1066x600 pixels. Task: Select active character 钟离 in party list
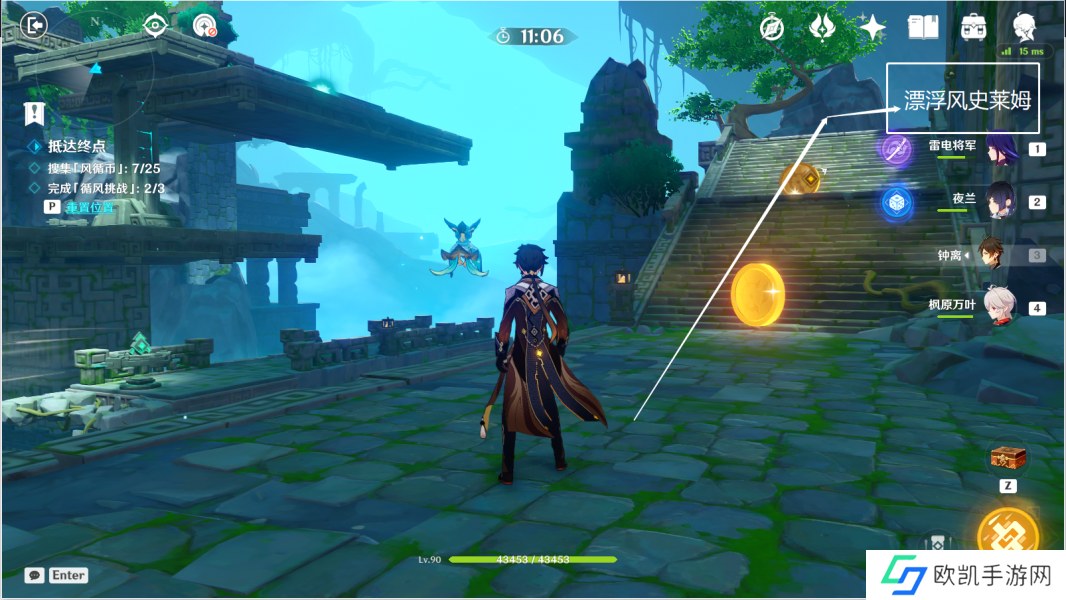pyautogui.click(x=993, y=254)
